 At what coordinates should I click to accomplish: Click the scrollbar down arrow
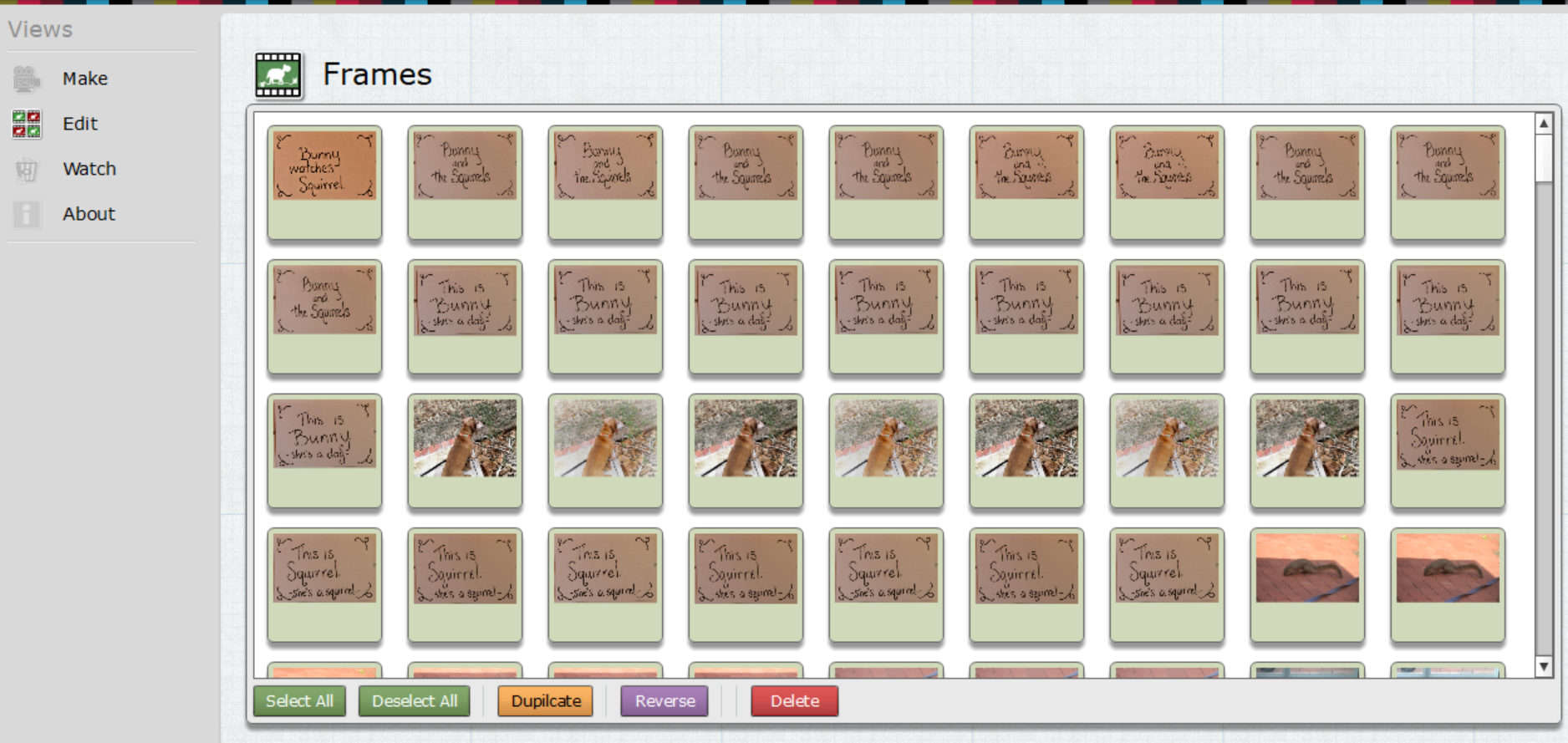coord(1542,666)
